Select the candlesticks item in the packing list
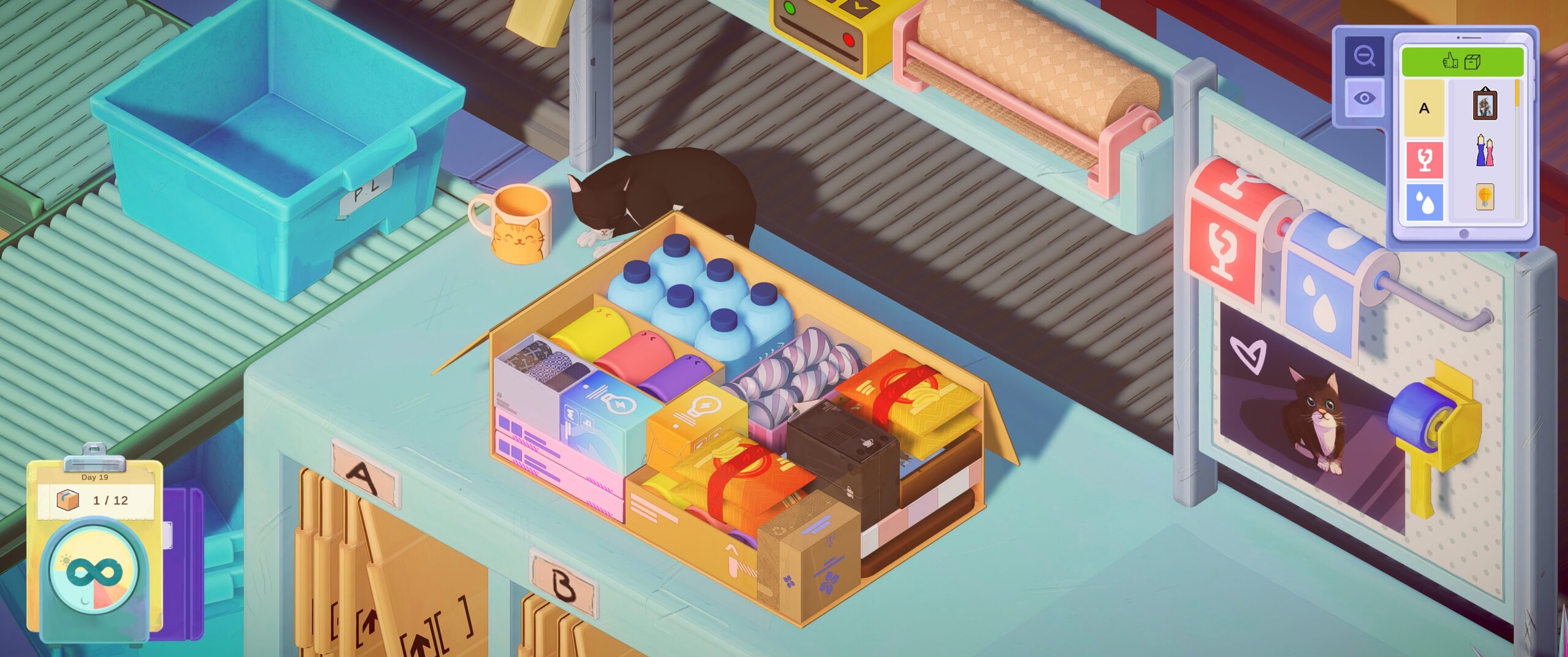The width and height of the screenshot is (1568, 657). pyautogui.click(x=1485, y=151)
